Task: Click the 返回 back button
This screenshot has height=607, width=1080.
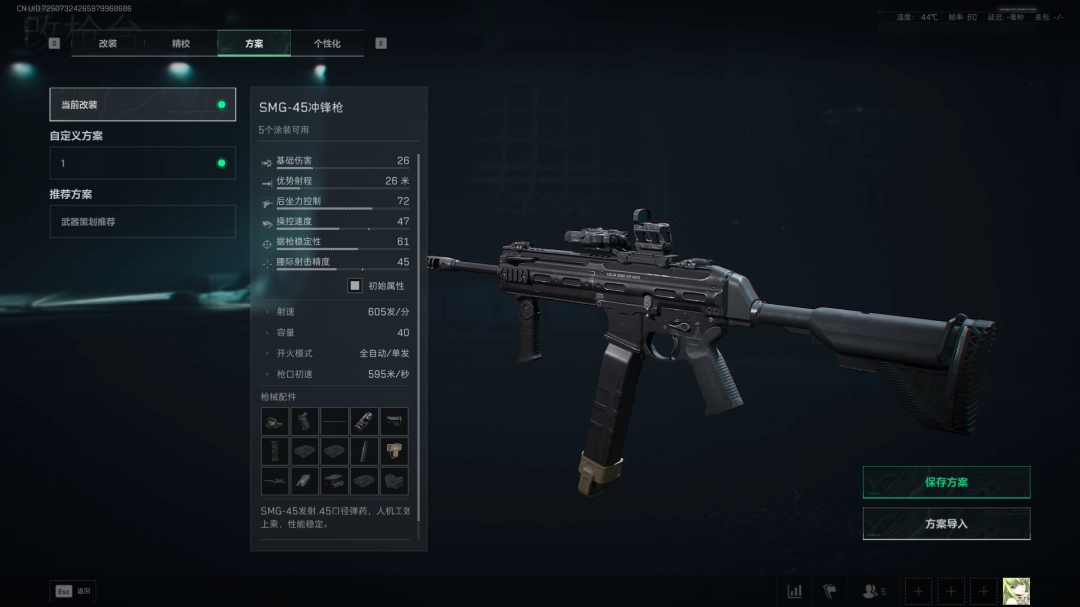Action: pos(73,591)
